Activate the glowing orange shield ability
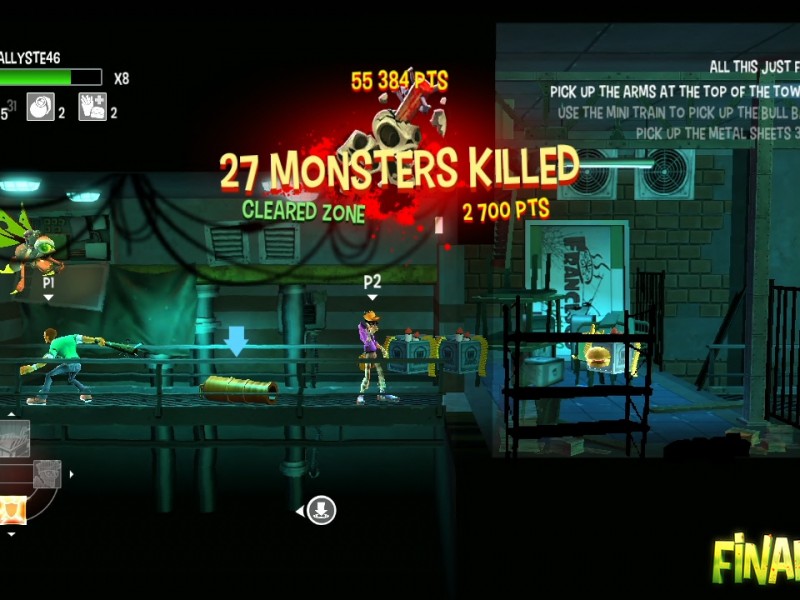The width and height of the screenshot is (800, 600). 12,510
